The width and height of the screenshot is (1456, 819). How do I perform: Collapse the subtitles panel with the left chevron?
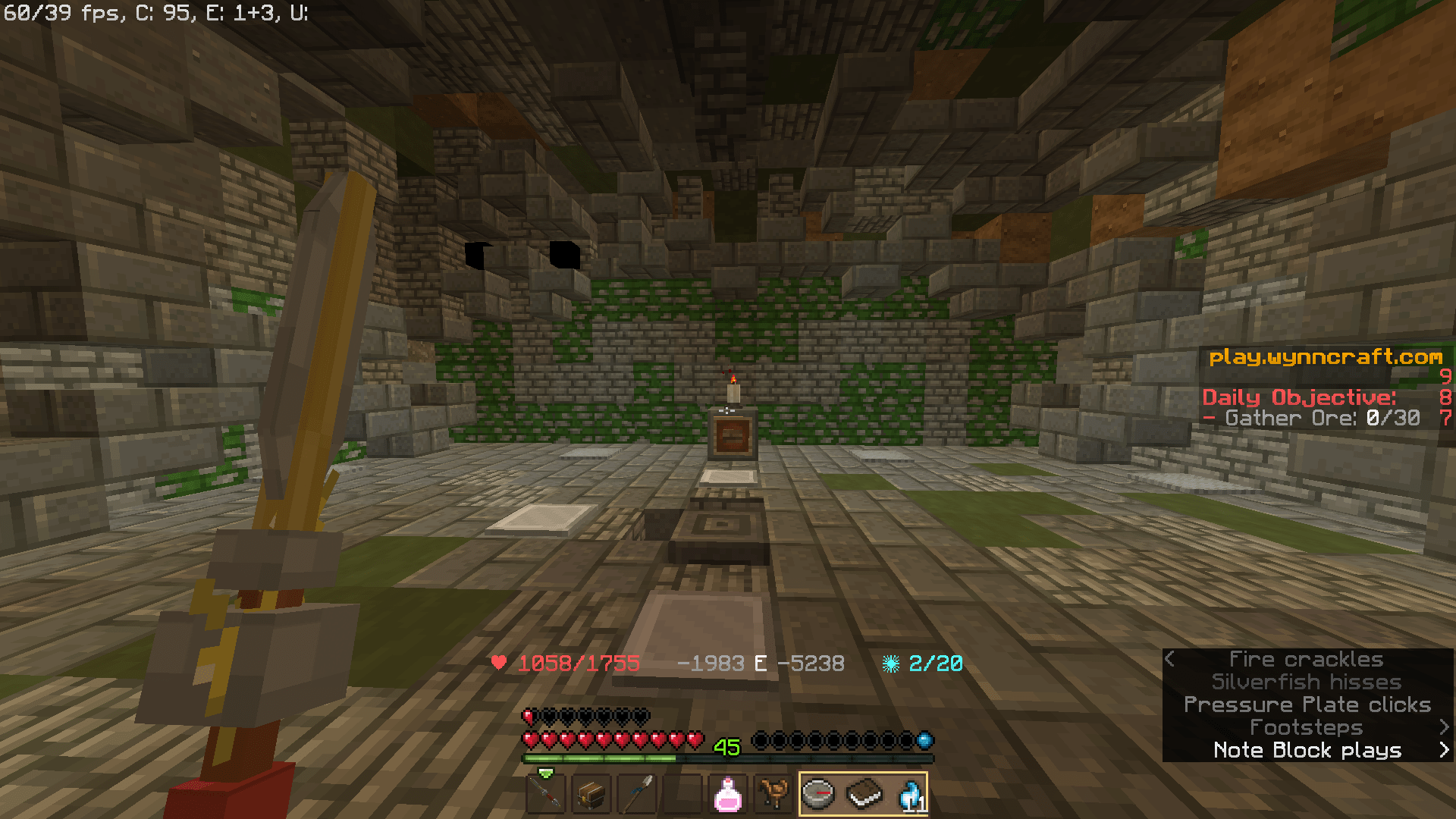click(x=1170, y=659)
